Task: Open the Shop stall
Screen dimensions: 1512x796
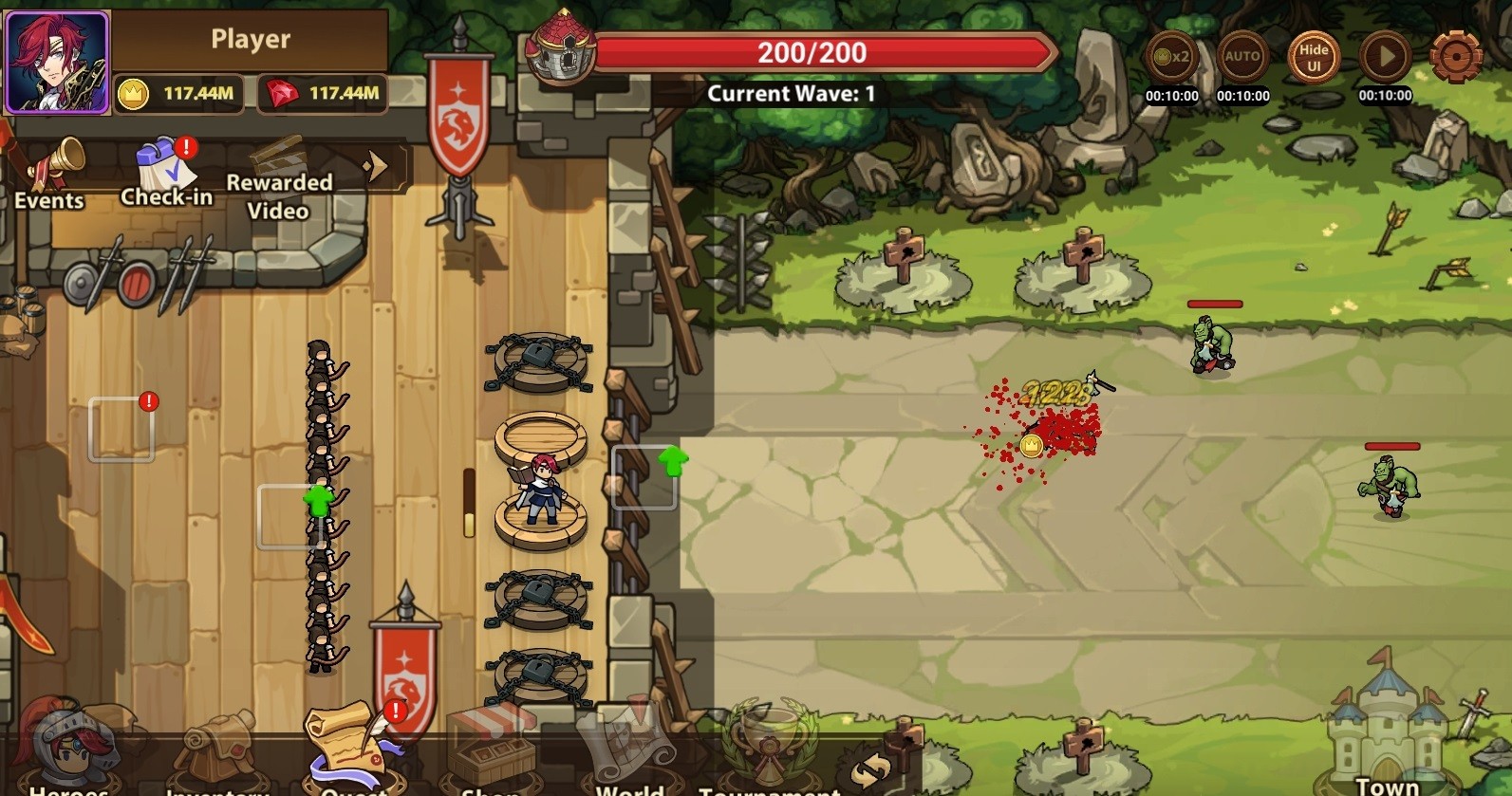Action: 491,756
